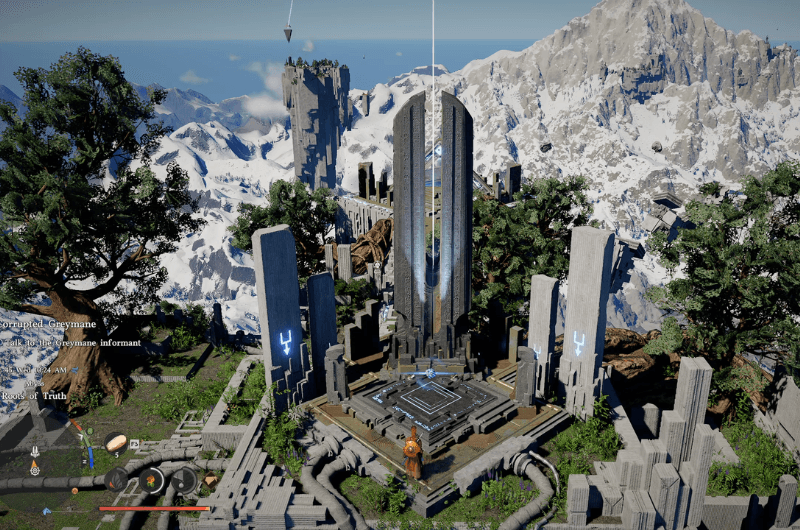Use the bread food item slot
Image resolution: width=800 pixels, height=530 pixels.
(x=116, y=441)
